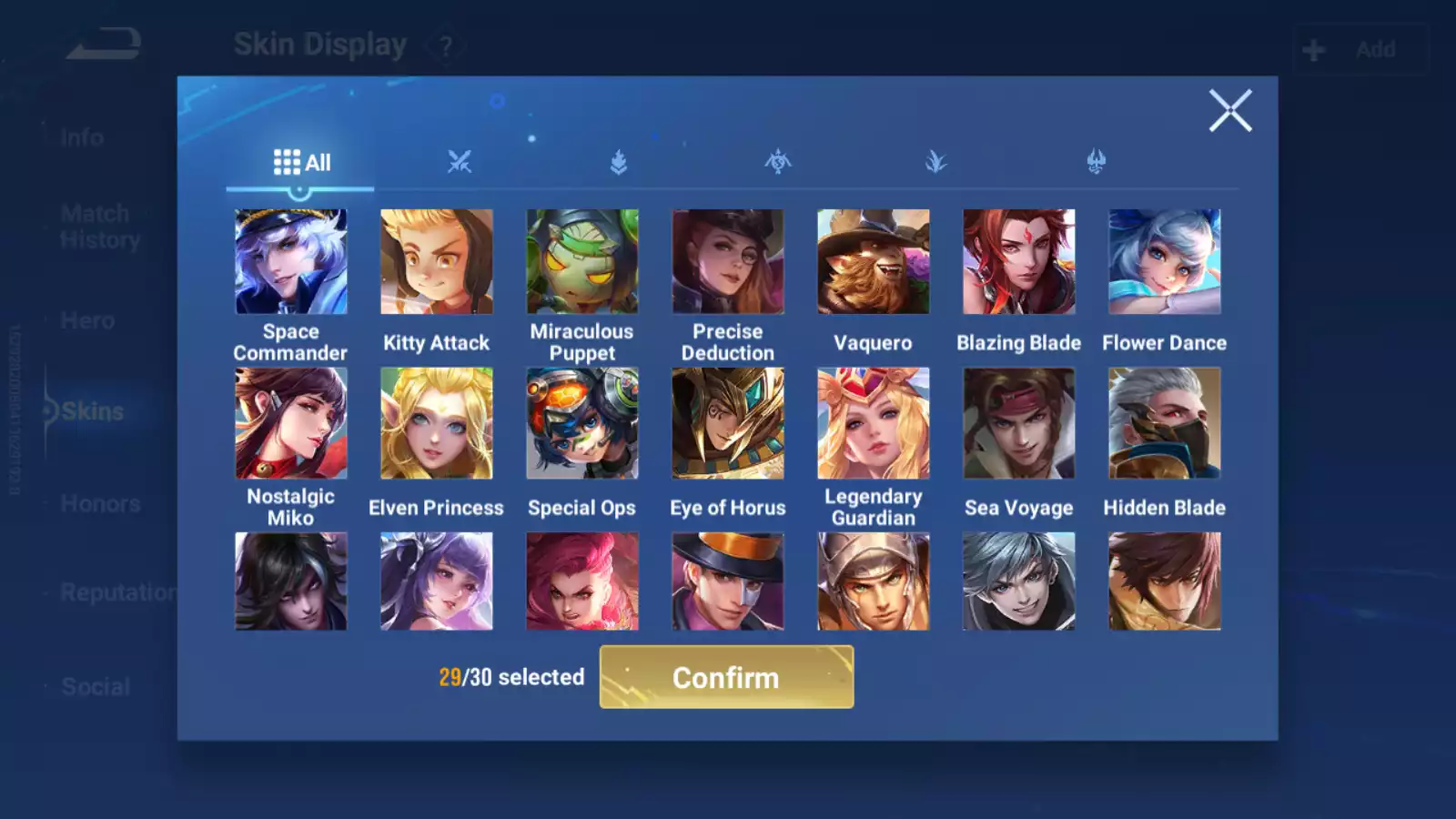The height and width of the screenshot is (819, 1456).
Task: Select the Hidden Blade skin
Action: pos(1165,423)
